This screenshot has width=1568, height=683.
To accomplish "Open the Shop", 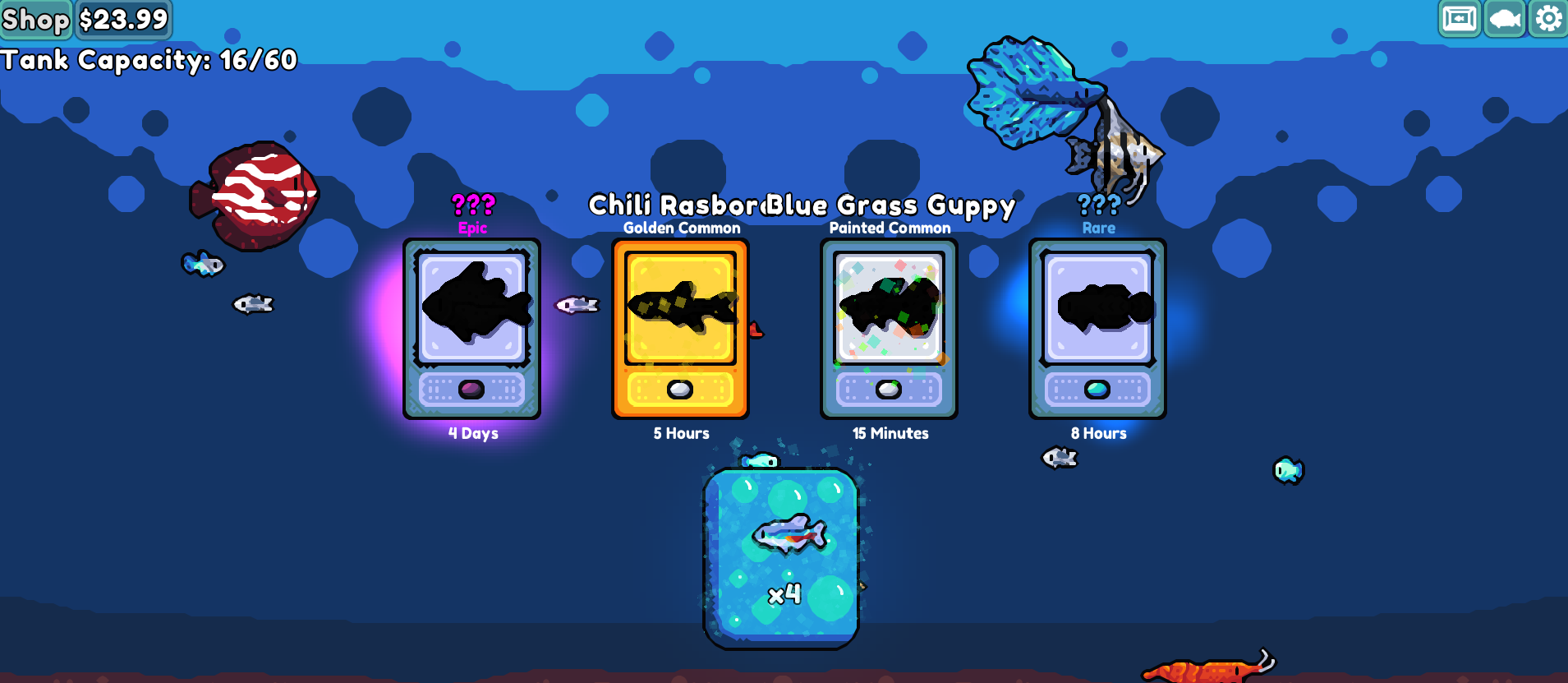I will (35, 19).
